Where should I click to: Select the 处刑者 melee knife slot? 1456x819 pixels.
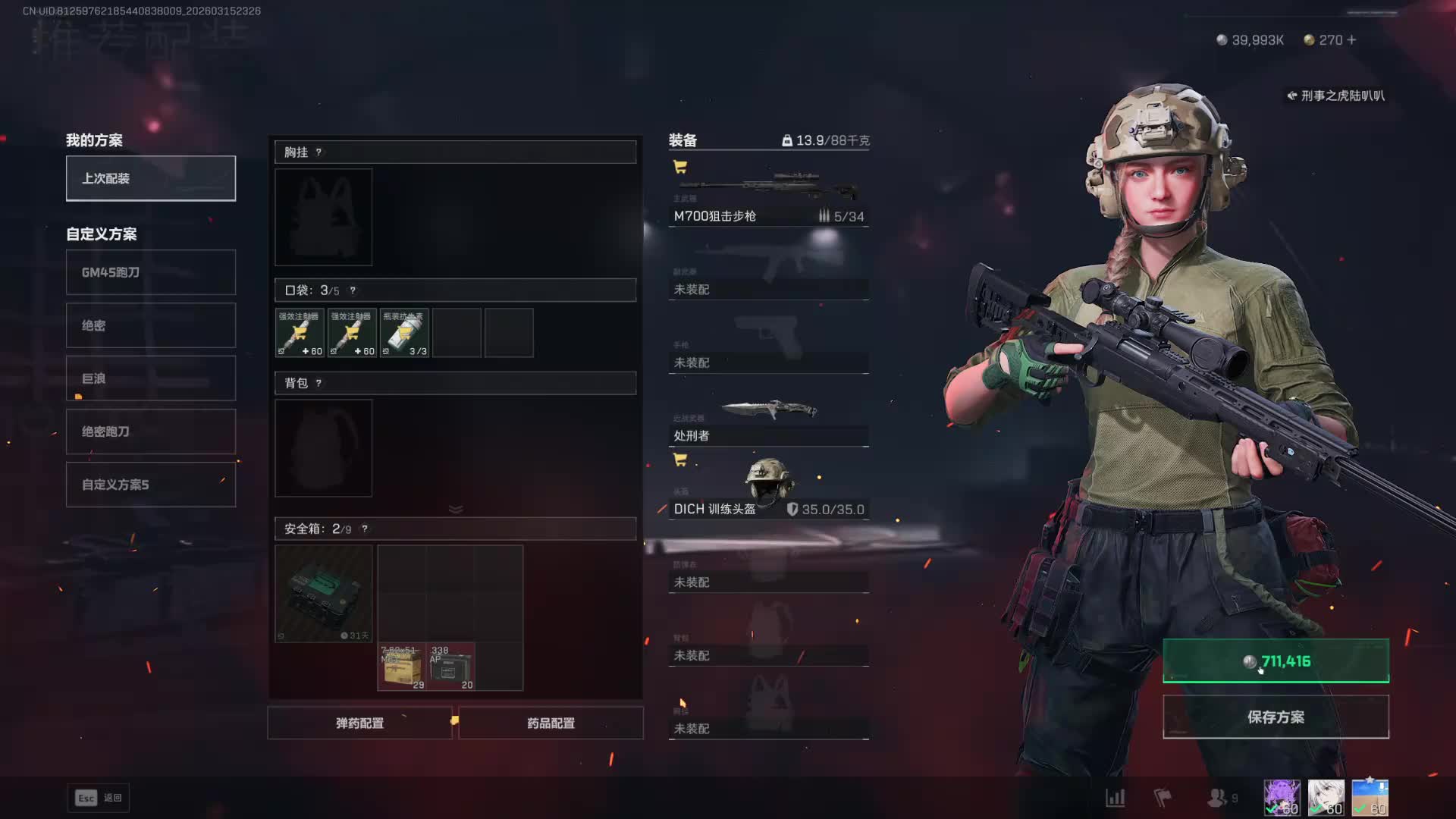768,419
